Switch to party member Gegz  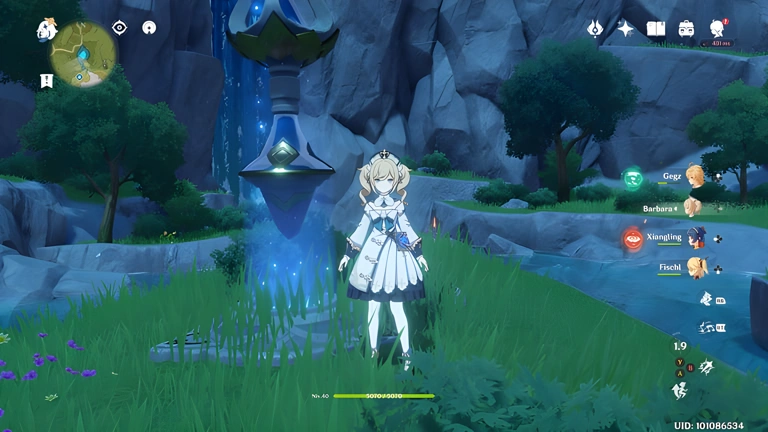694,176
